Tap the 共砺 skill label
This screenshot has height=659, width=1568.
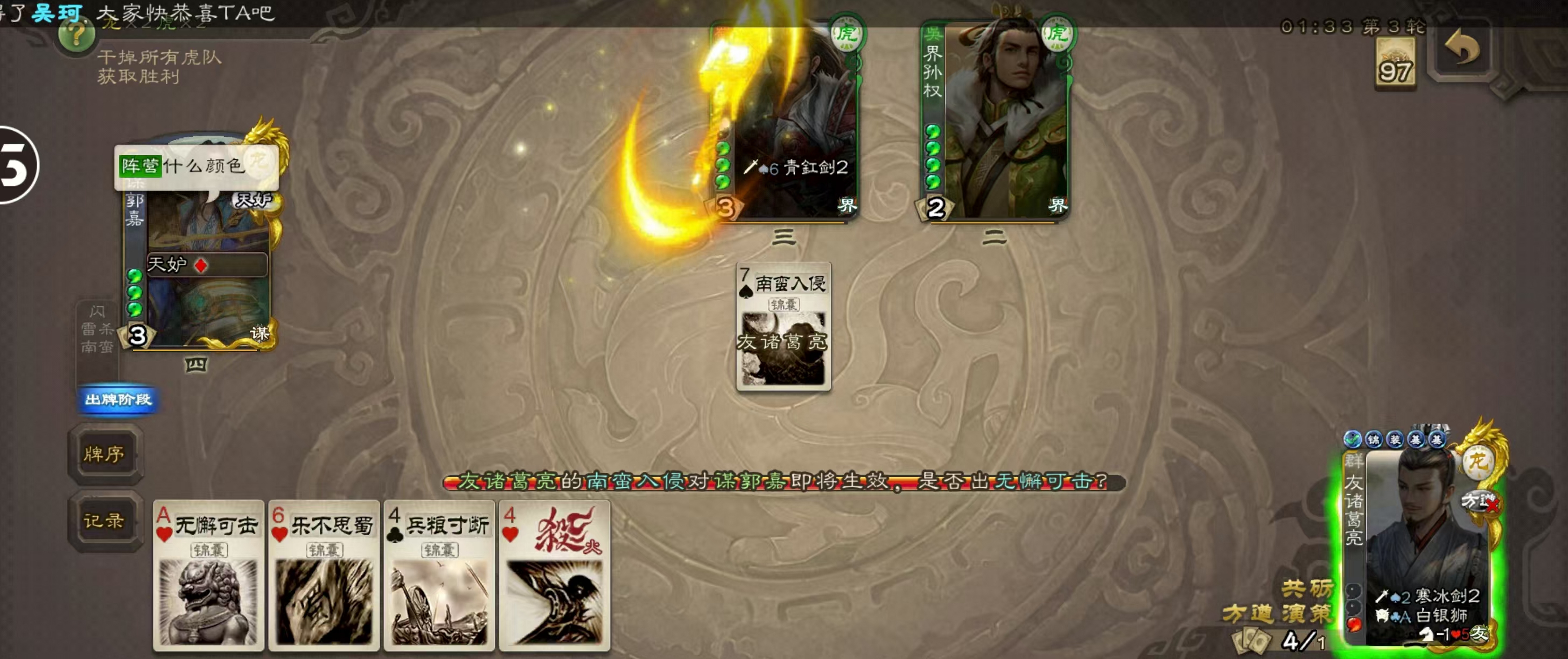click(x=1306, y=588)
